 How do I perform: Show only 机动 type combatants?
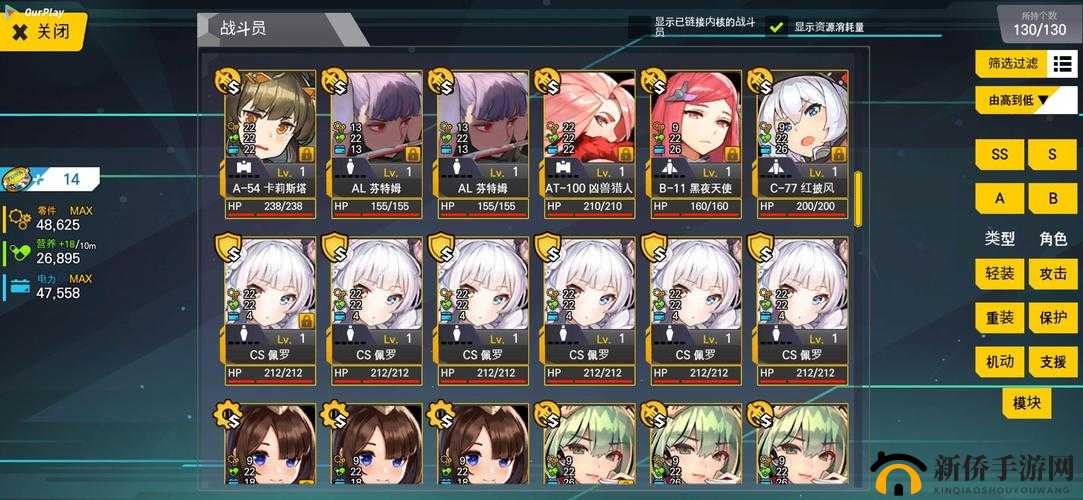999,361
